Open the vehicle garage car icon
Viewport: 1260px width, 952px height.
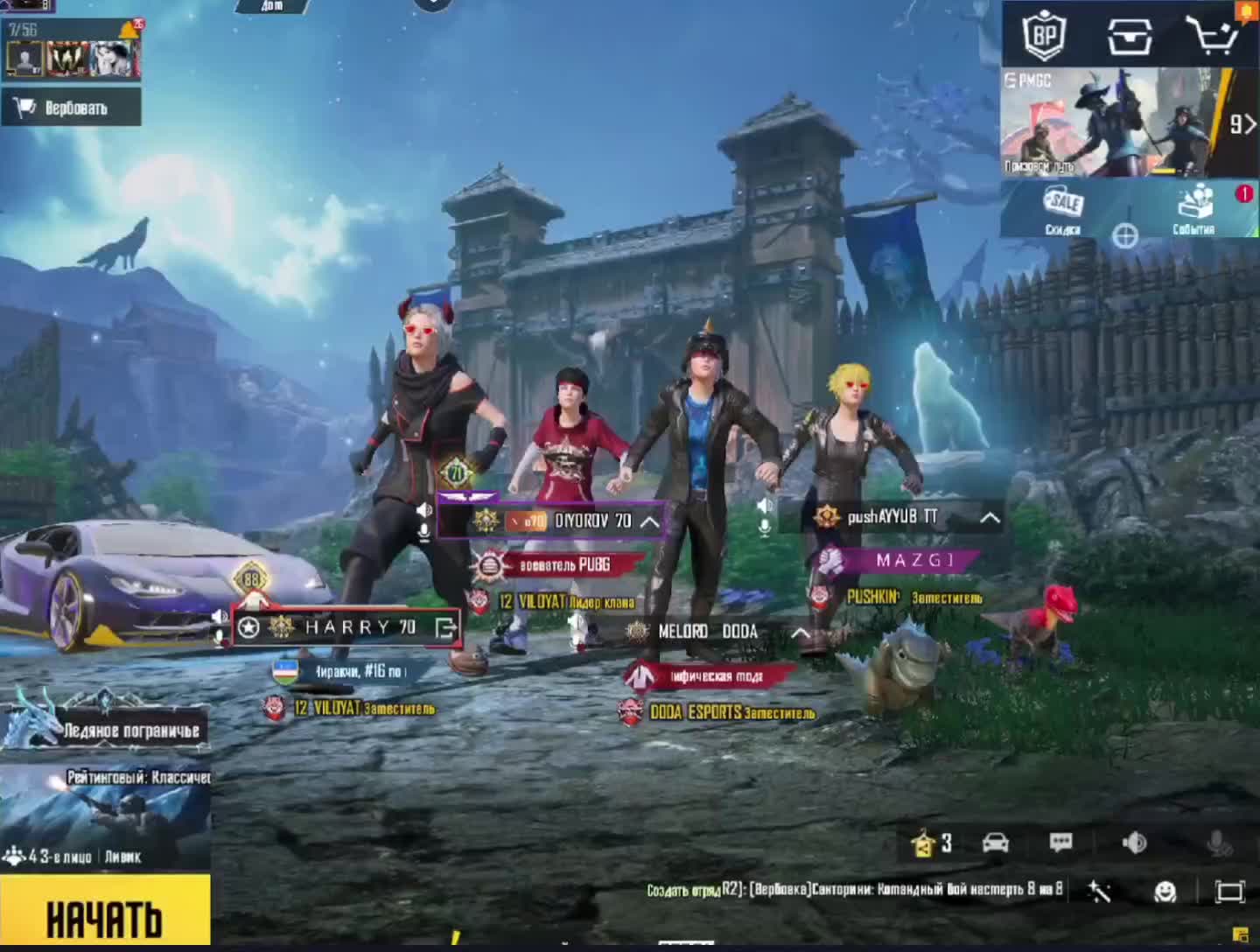point(996,843)
